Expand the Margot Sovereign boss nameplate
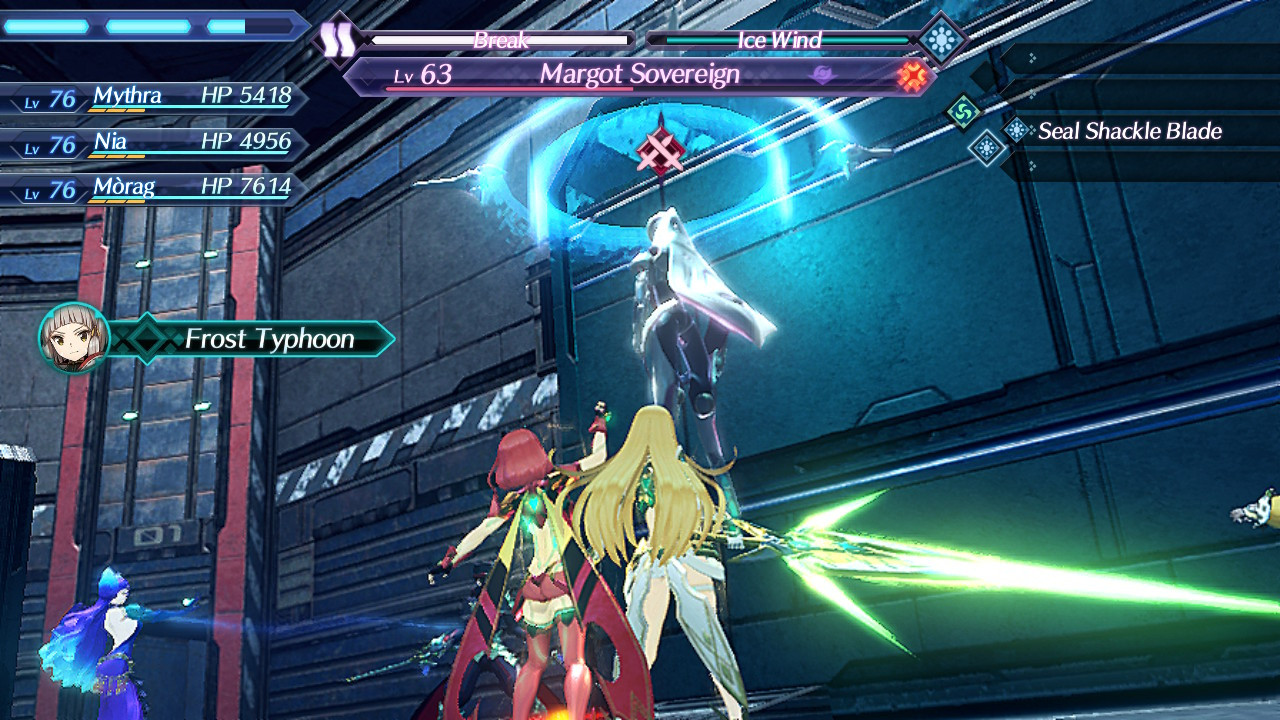1280x720 pixels. point(640,74)
